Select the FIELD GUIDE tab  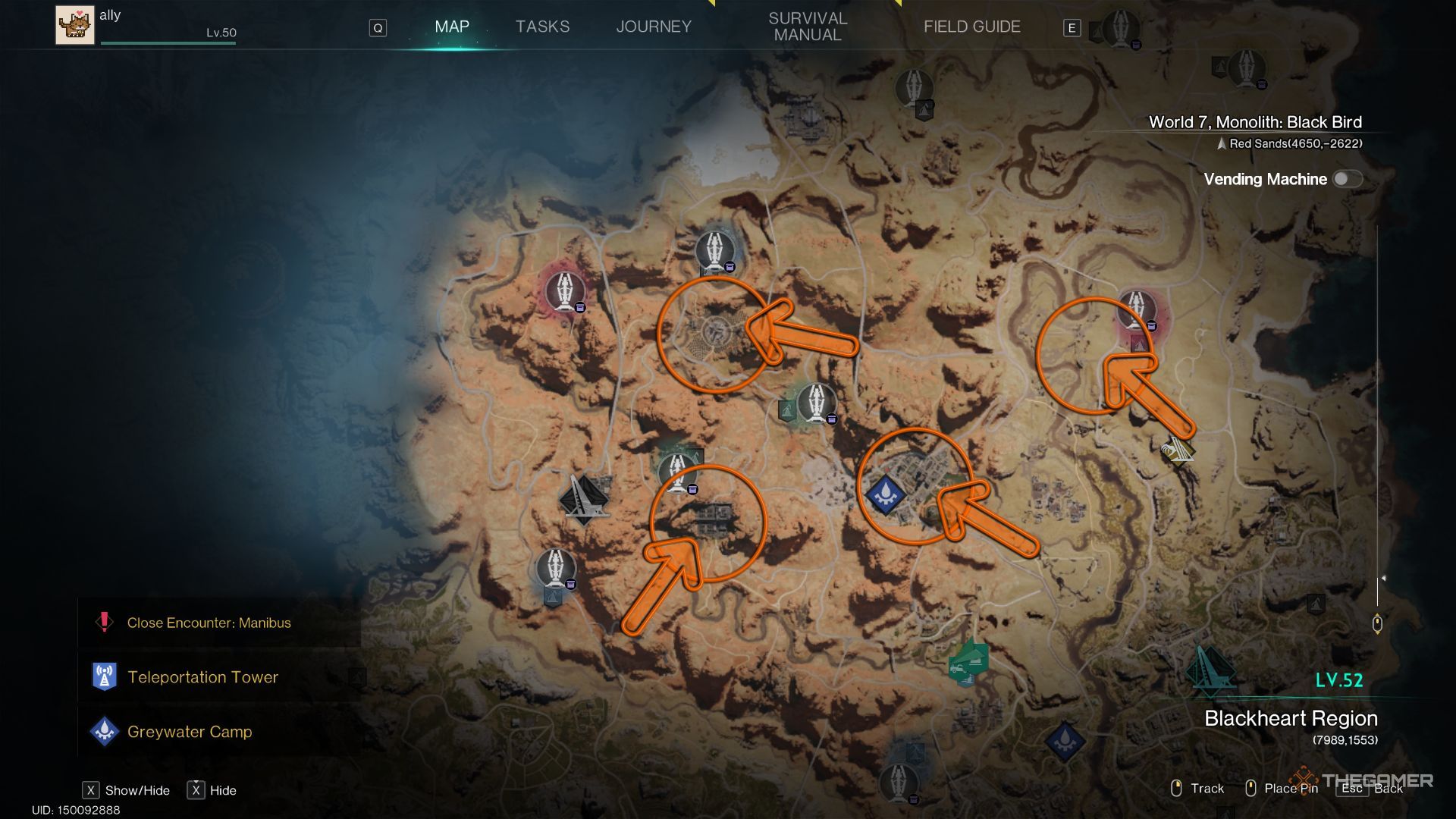tap(971, 27)
